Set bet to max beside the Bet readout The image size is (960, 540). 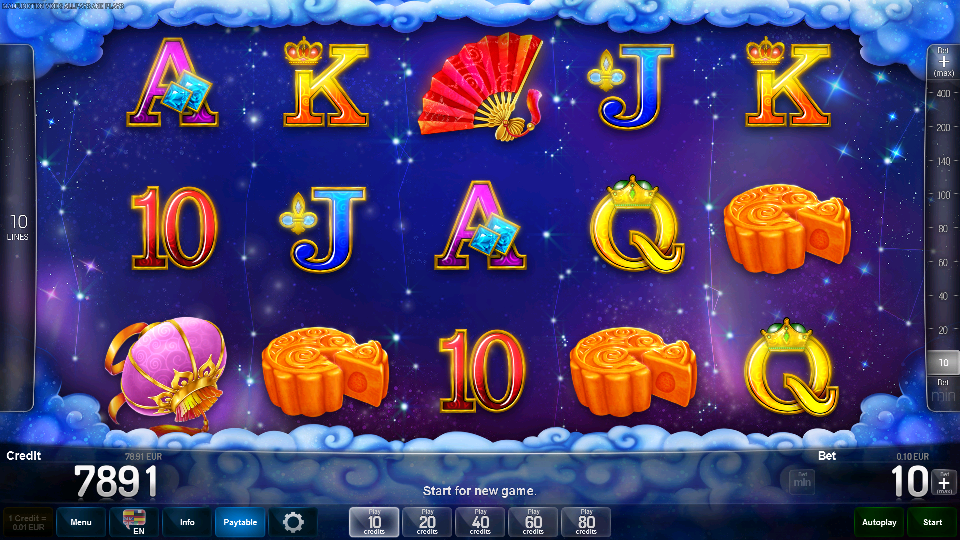pos(944,482)
